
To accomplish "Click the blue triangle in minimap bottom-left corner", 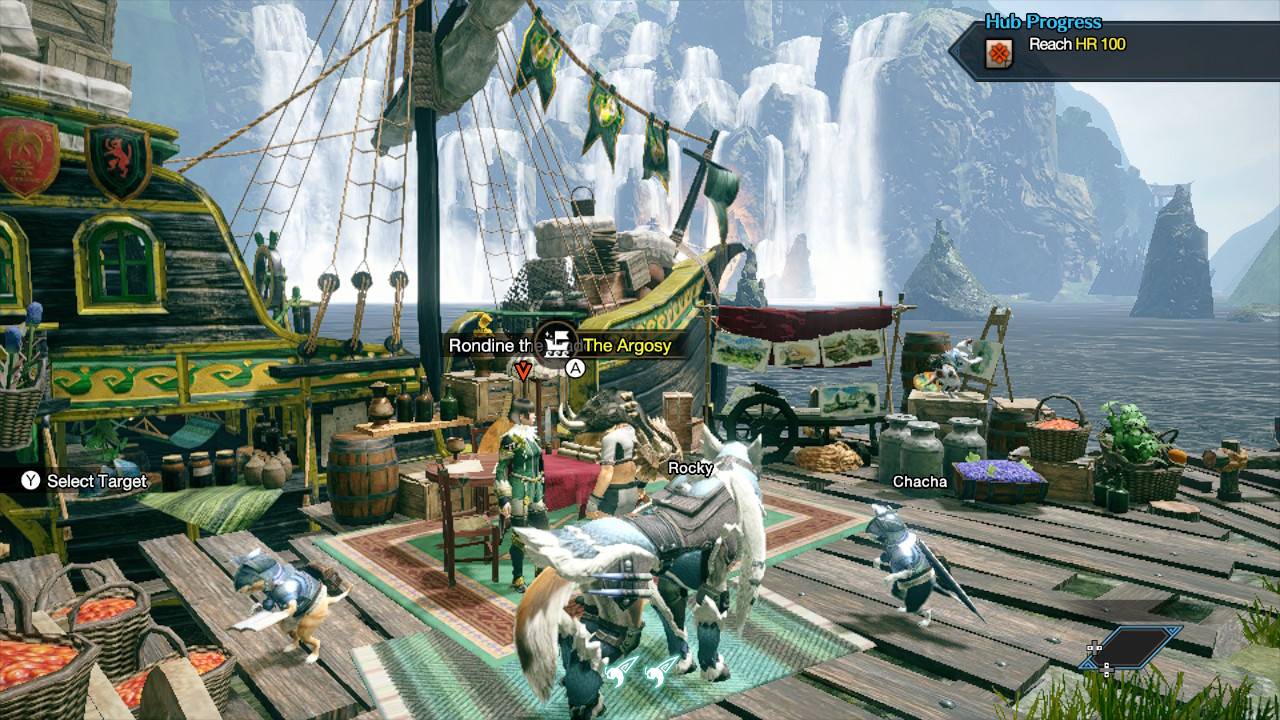I will (1088, 665).
